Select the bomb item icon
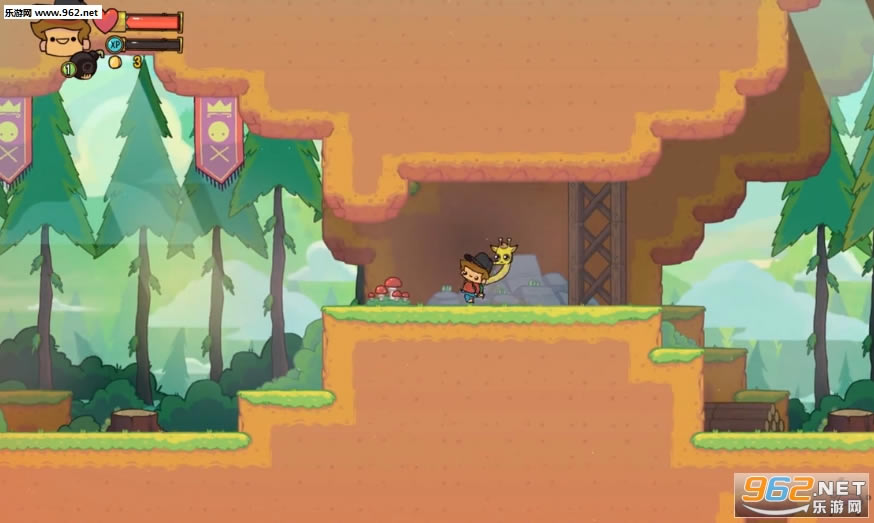 84,66
